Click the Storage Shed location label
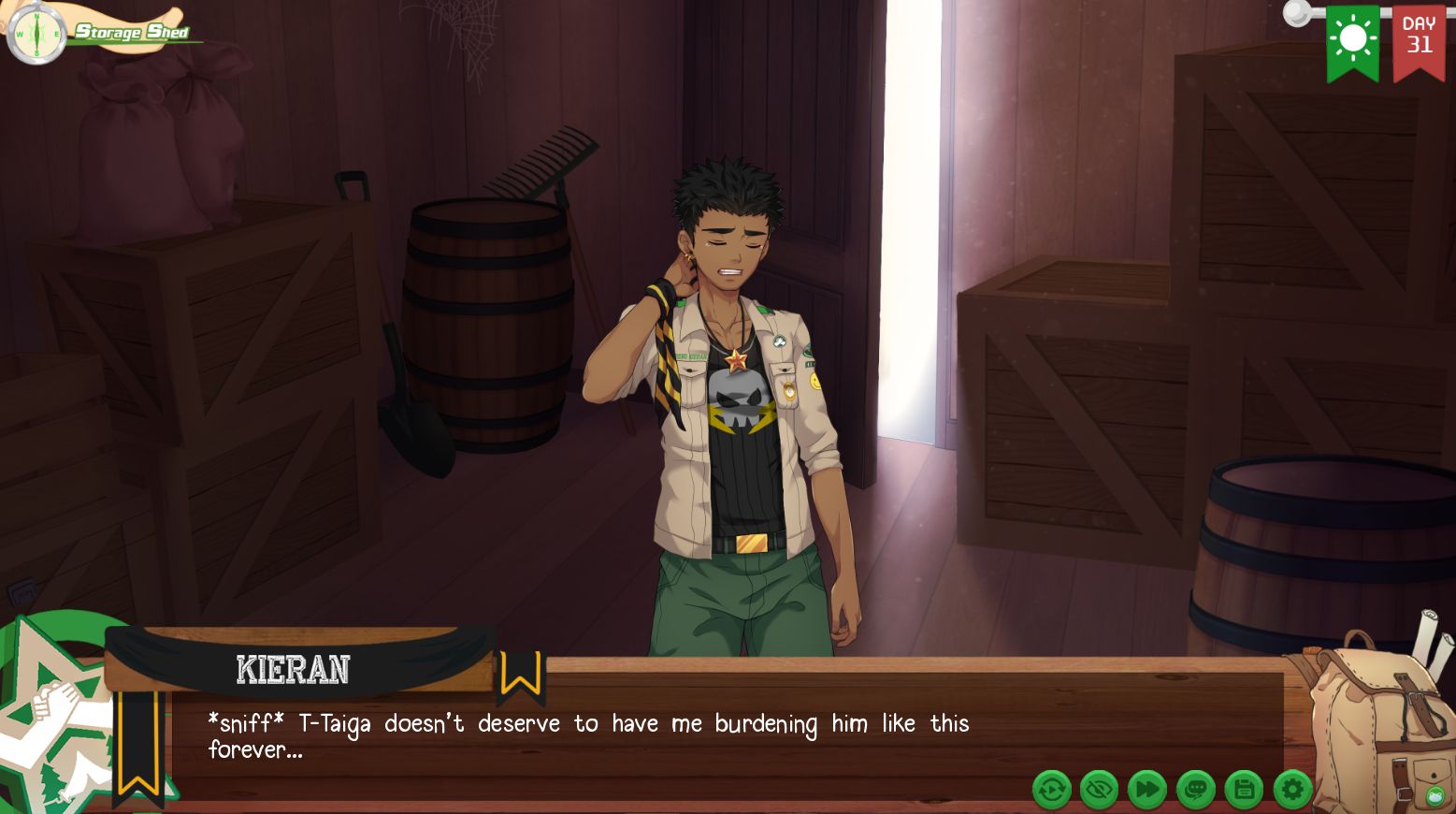Screen dimensions: 1456x814 click(133, 31)
